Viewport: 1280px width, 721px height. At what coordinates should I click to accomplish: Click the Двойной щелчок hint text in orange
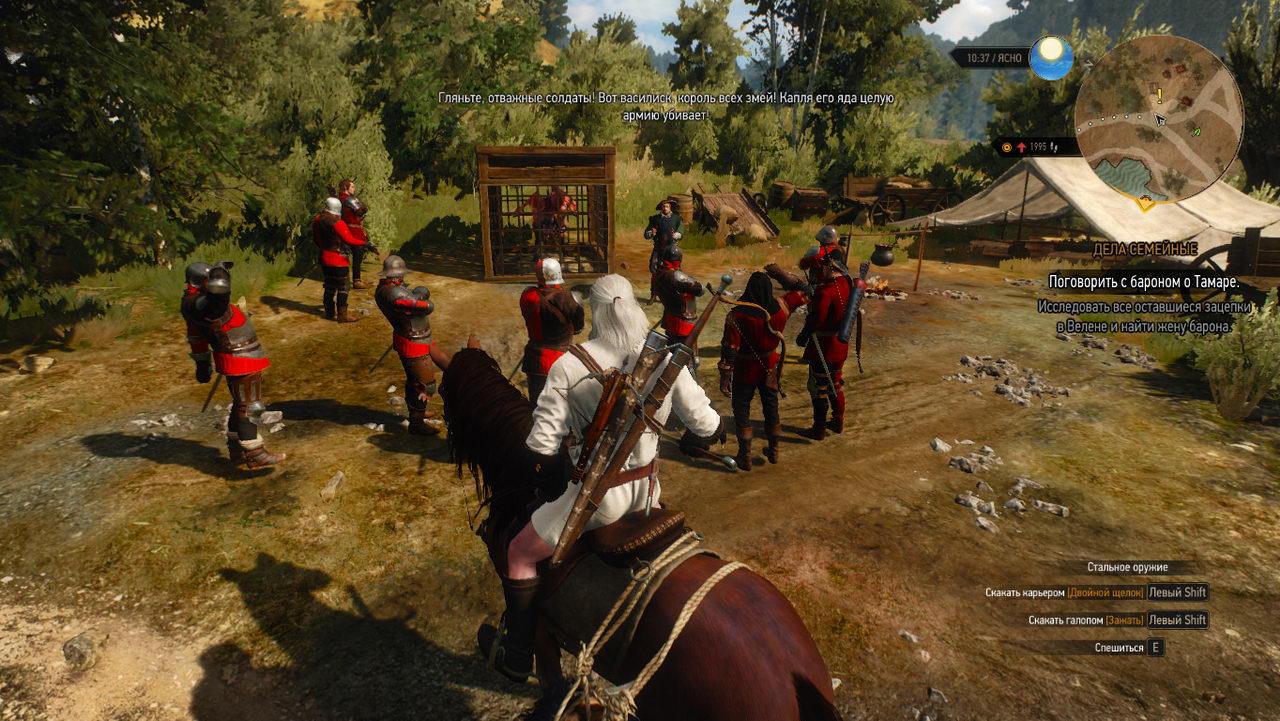point(1104,591)
